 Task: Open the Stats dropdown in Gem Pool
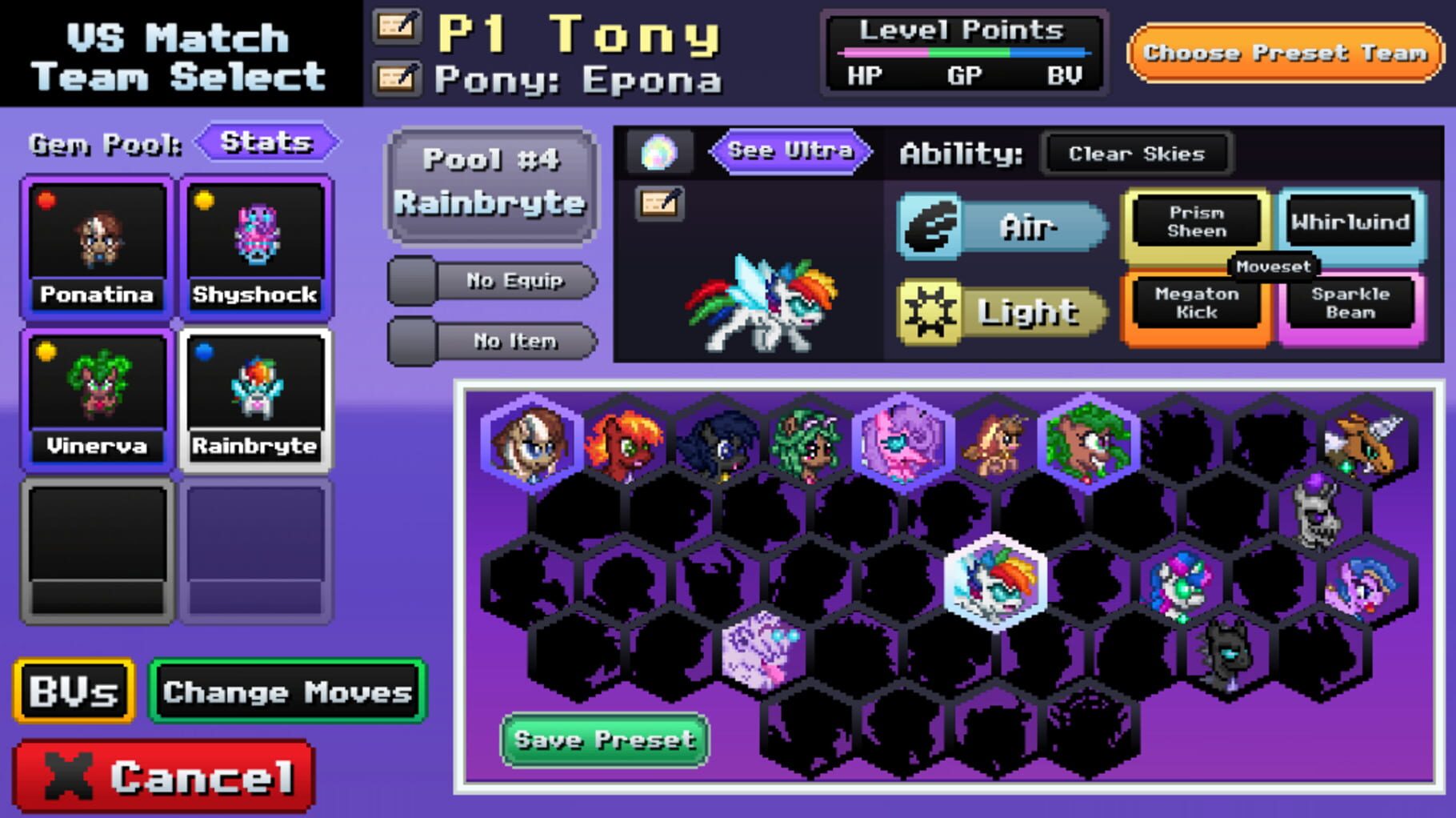click(268, 142)
